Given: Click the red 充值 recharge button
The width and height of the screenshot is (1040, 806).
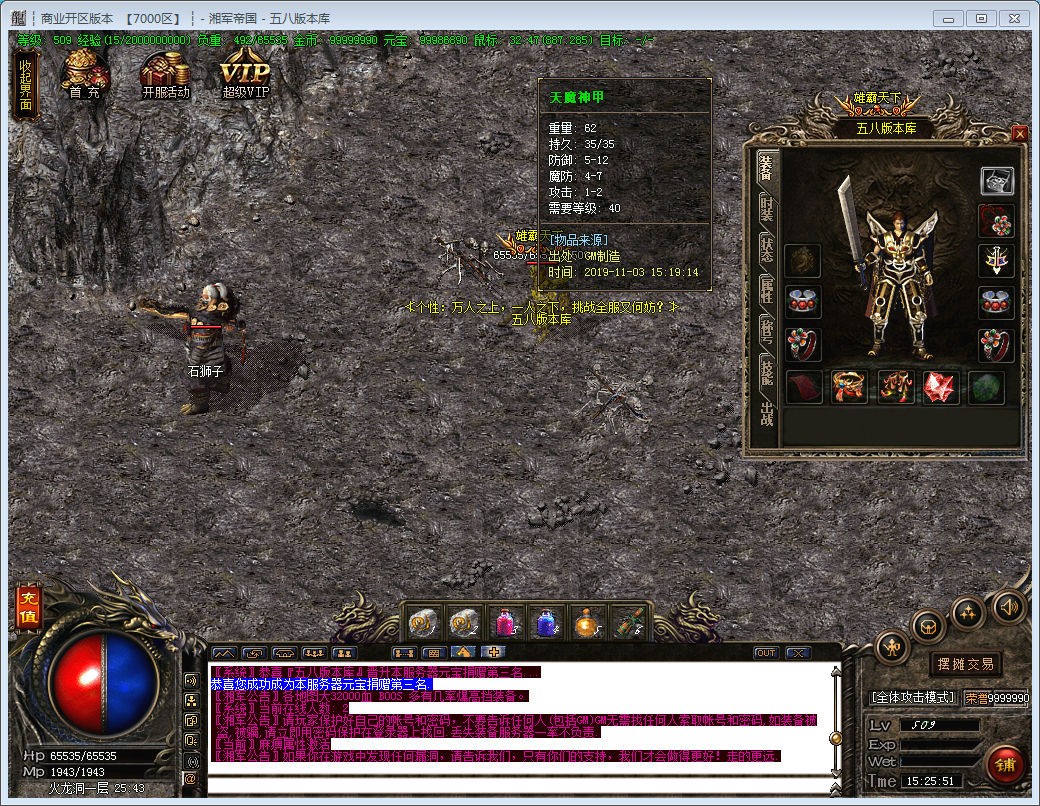Looking at the screenshot, I should [x=28, y=609].
